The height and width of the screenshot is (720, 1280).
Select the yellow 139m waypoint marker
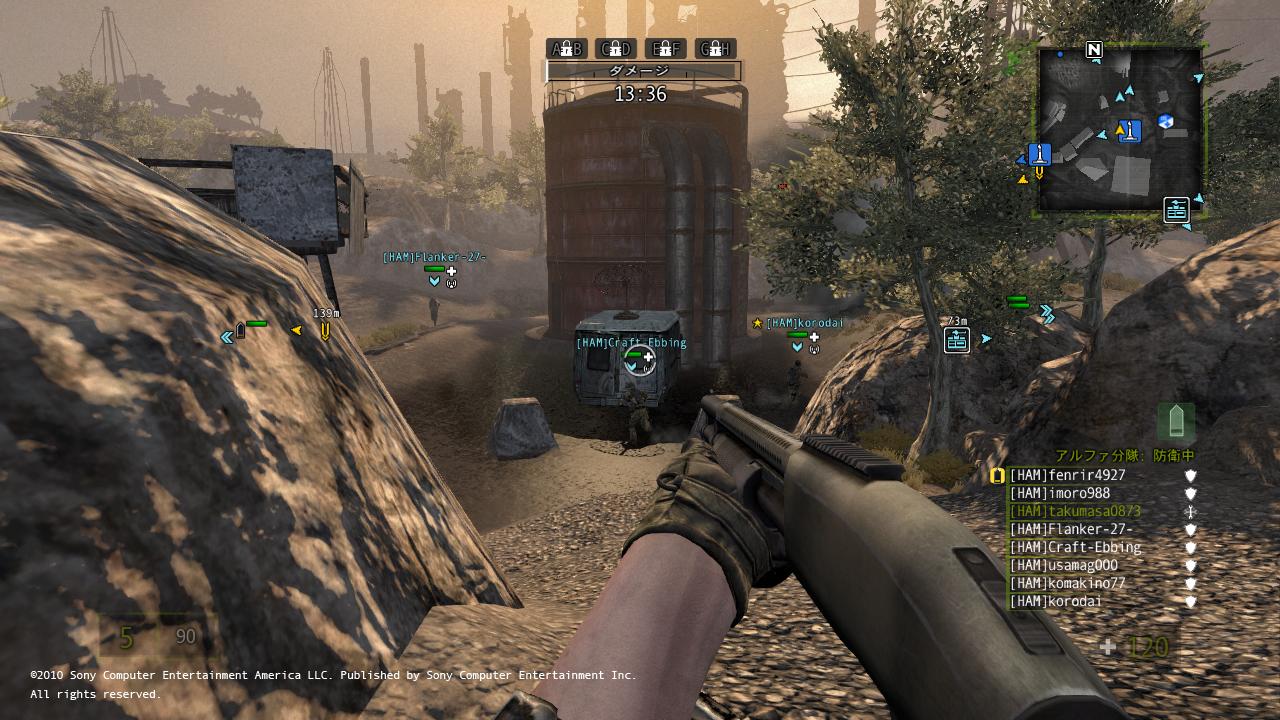click(x=324, y=330)
